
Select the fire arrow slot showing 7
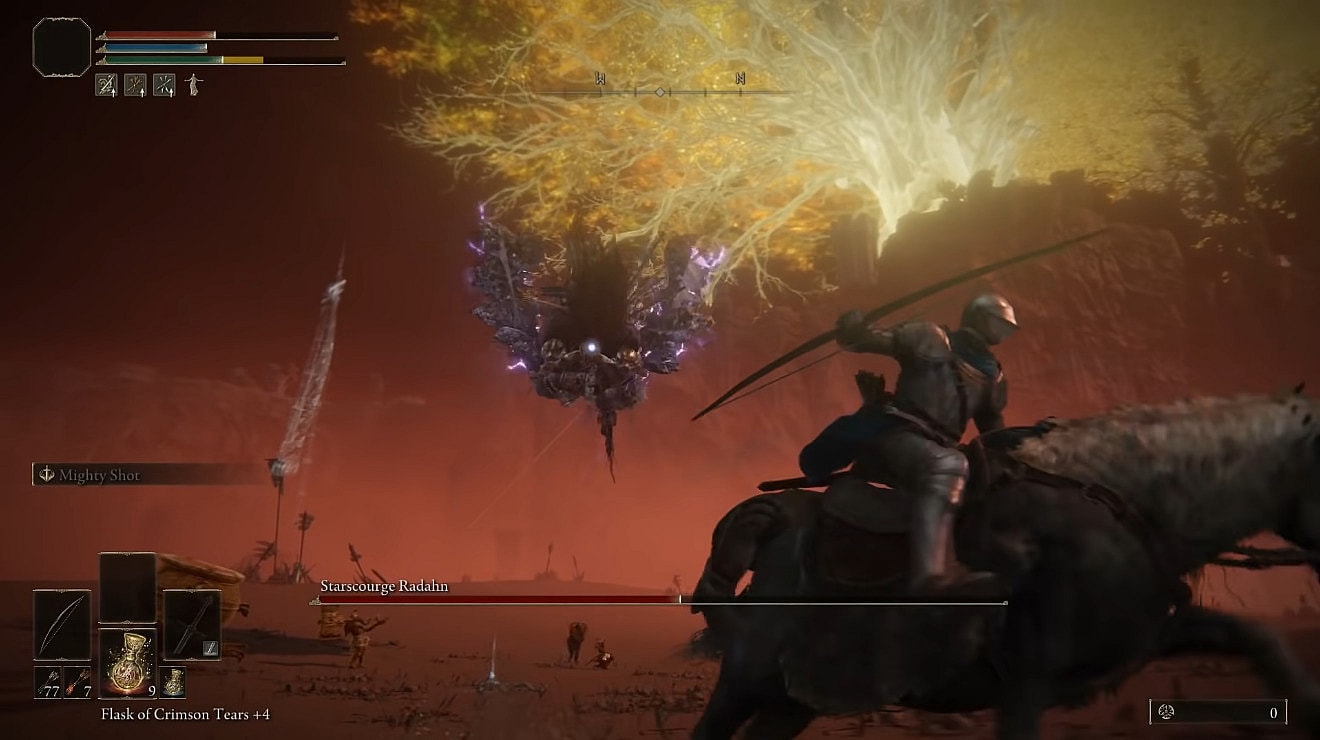point(77,682)
